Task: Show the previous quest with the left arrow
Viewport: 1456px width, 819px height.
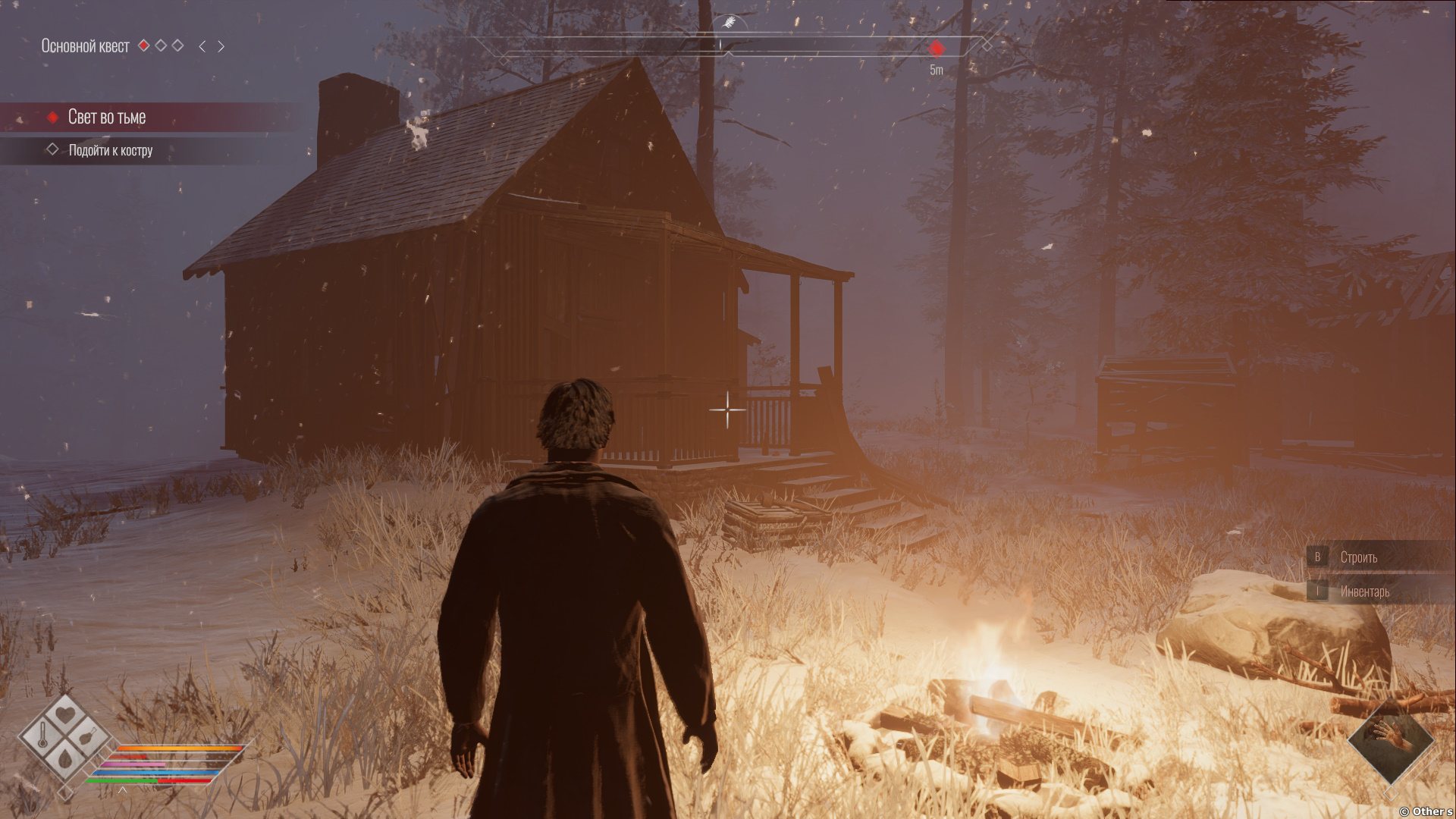Action: [x=202, y=46]
